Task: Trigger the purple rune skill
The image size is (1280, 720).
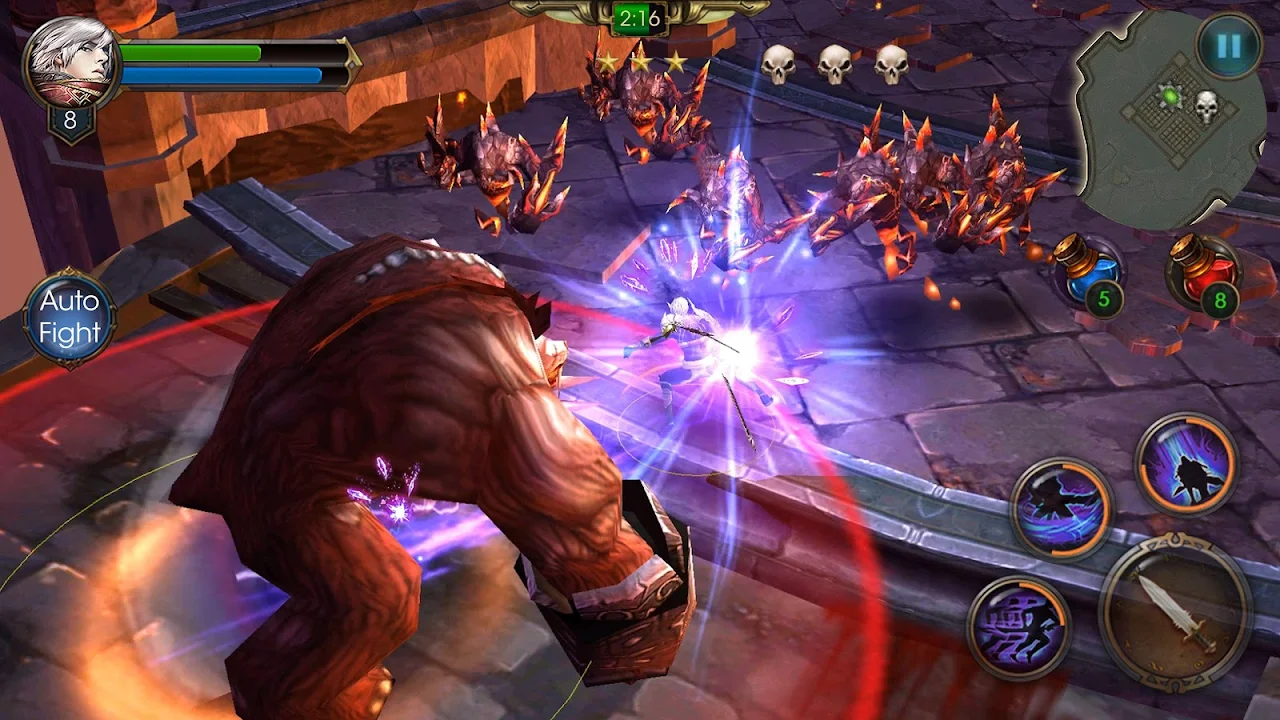Action: coord(1018,627)
